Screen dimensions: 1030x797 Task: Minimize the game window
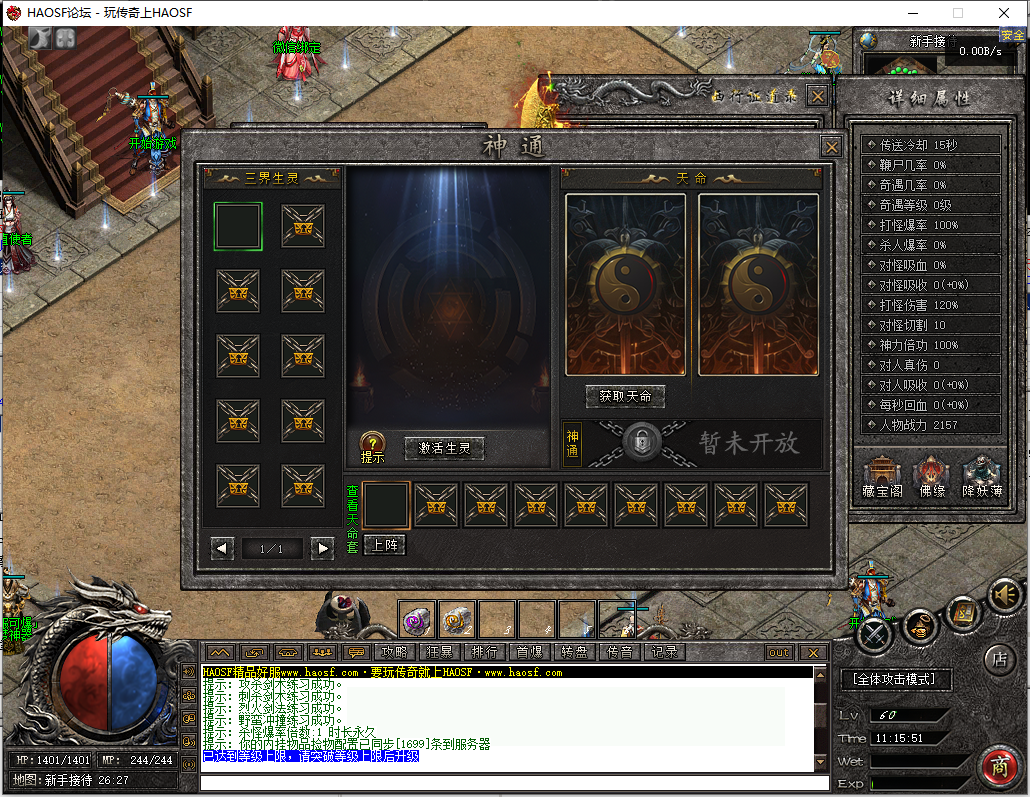tap(912, 13)
